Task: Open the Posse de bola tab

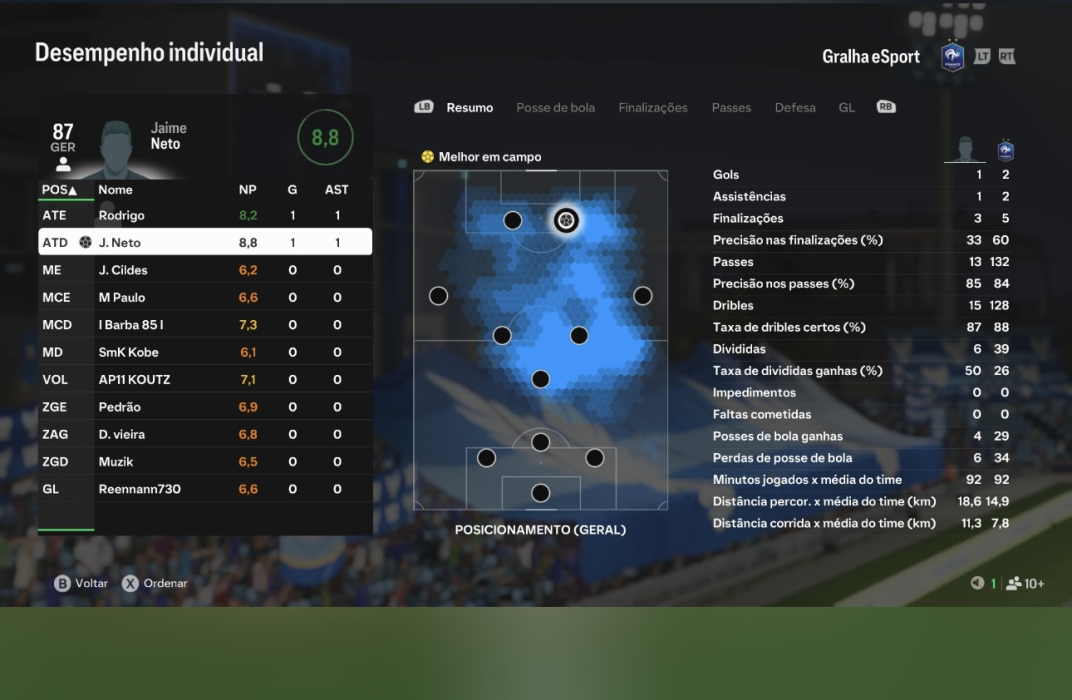Action: (x=555, y=108)
